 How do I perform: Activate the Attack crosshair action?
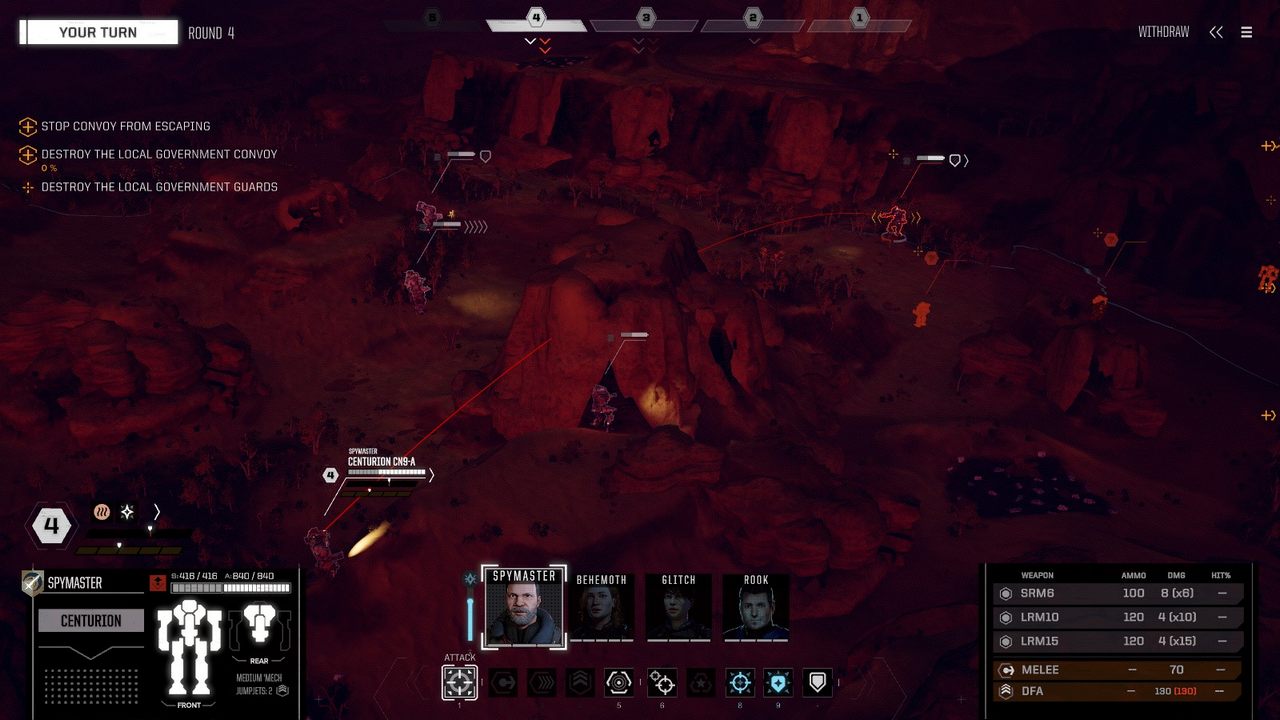click(x=459, y=683)
